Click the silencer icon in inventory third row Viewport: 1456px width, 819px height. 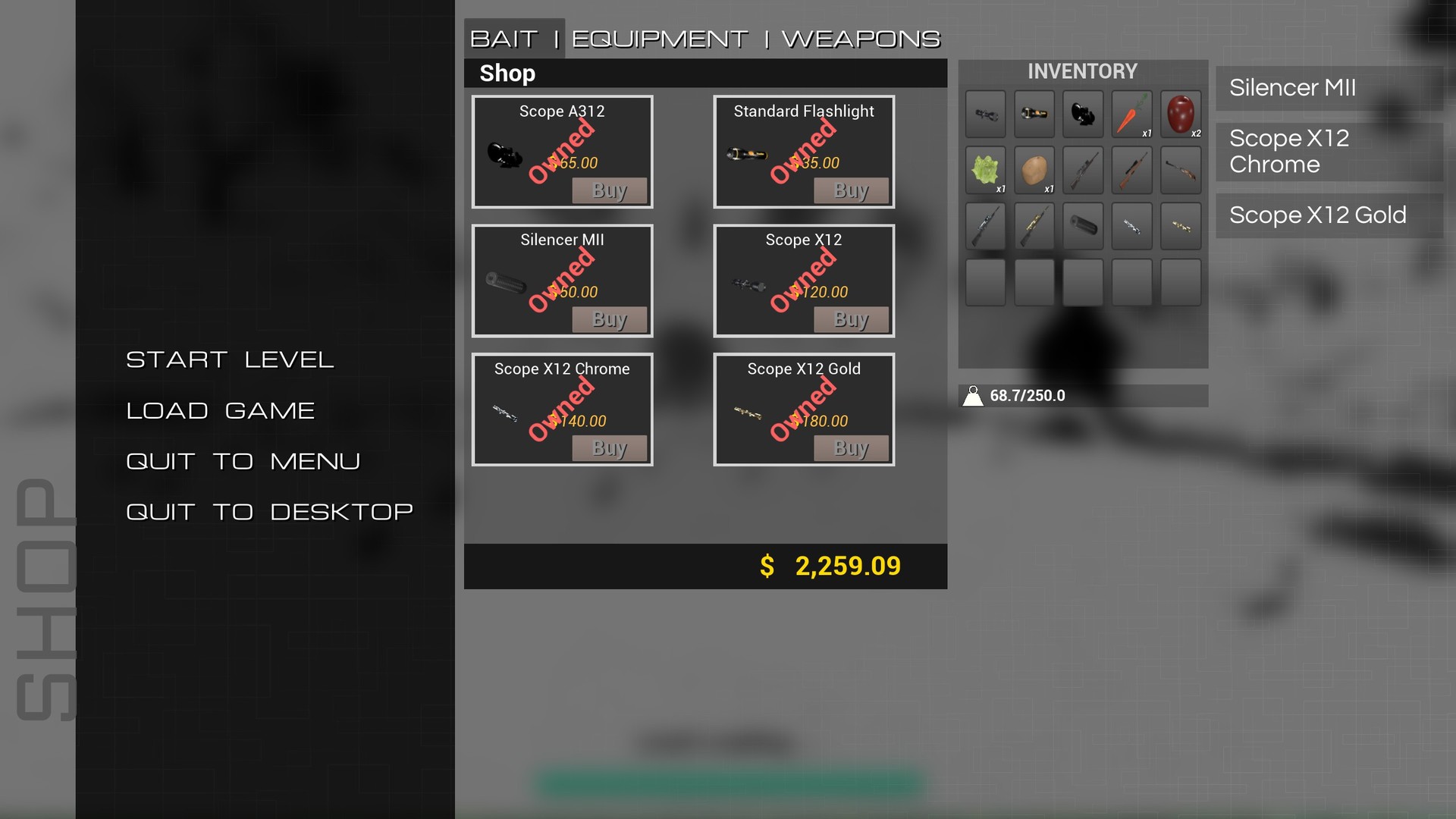[x=1083, y=226]
